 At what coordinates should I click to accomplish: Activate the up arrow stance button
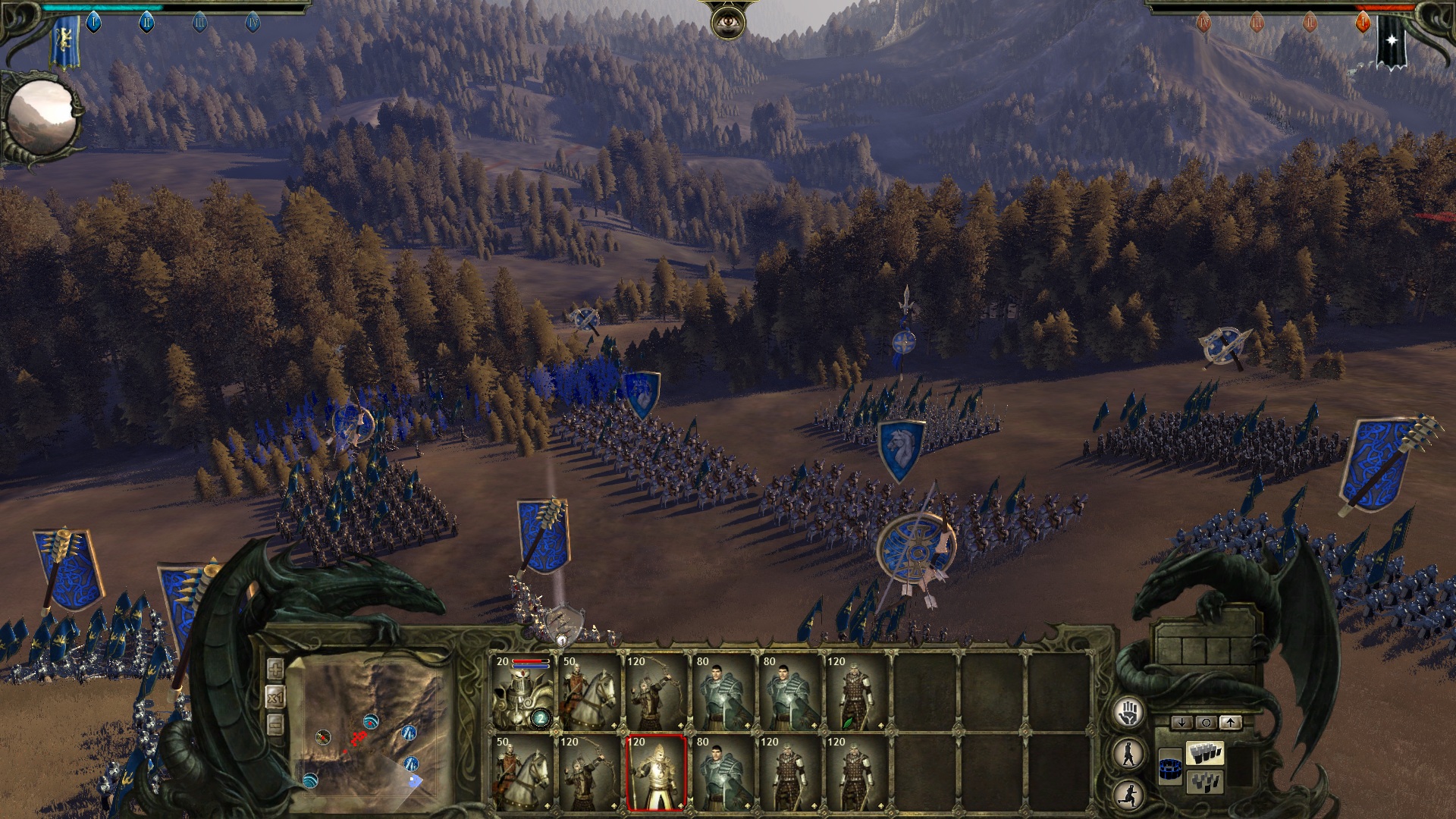click(x=1230, y=723)
